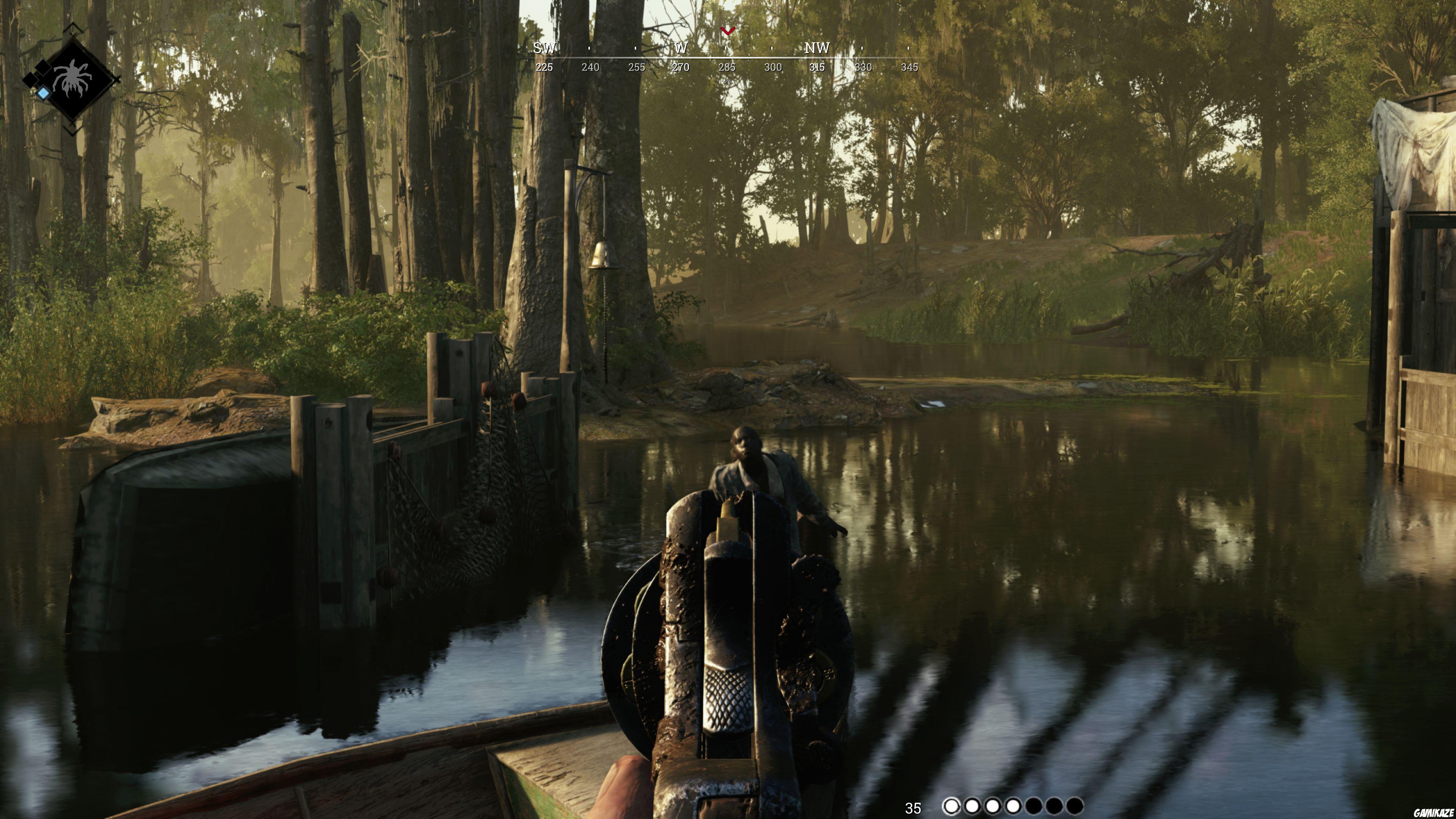Viewport: 1456px width, 819px height.
Task: Open the NW compass heading label
Action: [x=817, y=49]
